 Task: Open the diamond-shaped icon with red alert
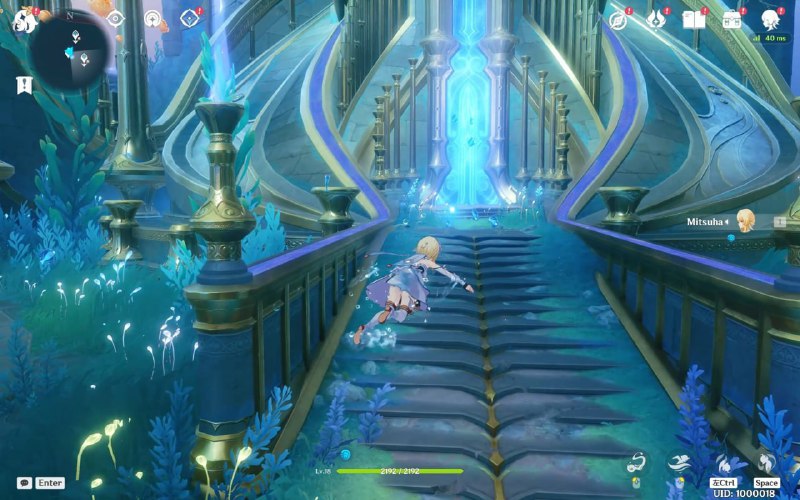187,18
